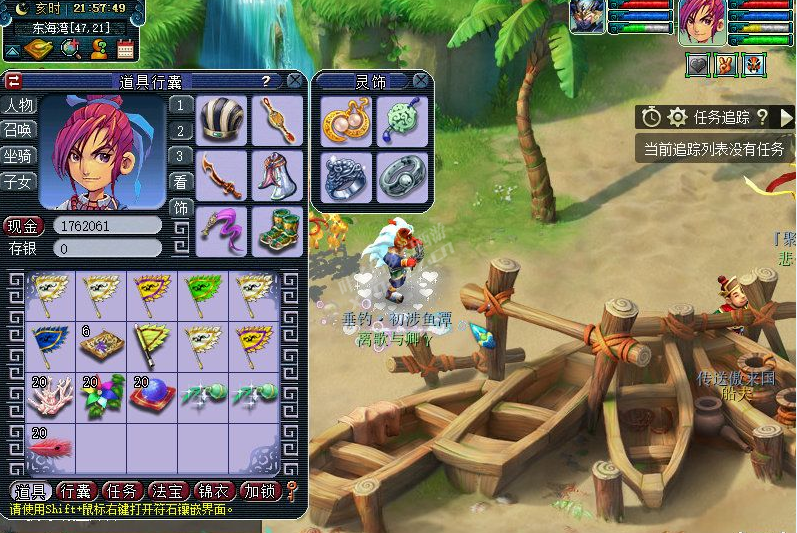Click the 加锁 lock button

coord(259,491)
